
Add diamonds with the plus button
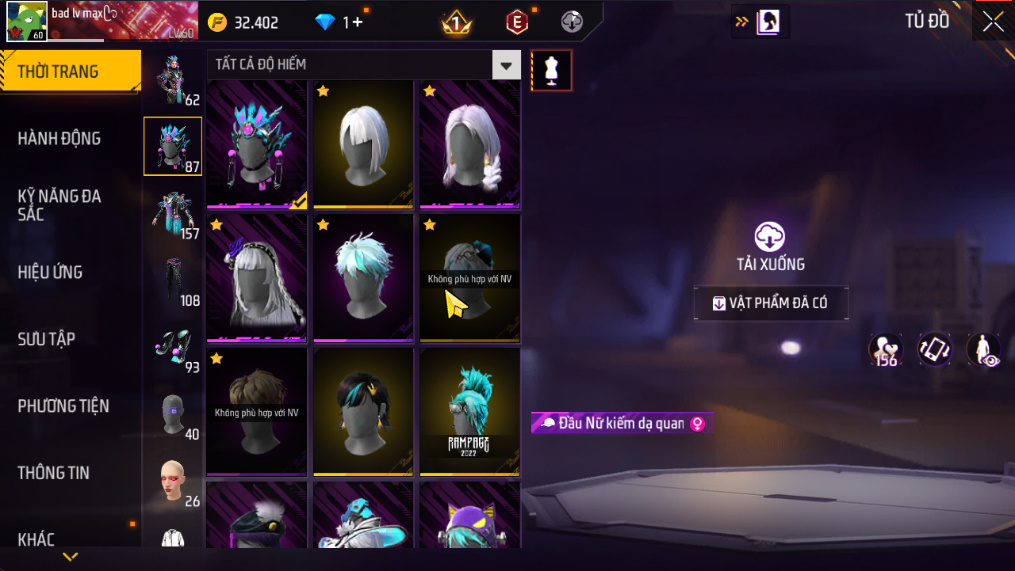point(358,22)
